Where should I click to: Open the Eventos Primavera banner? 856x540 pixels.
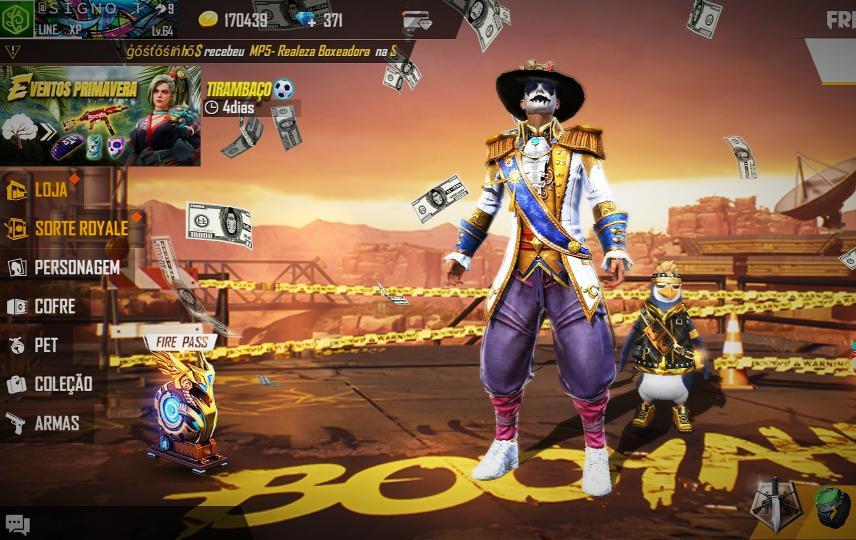[x=100, y=115]
